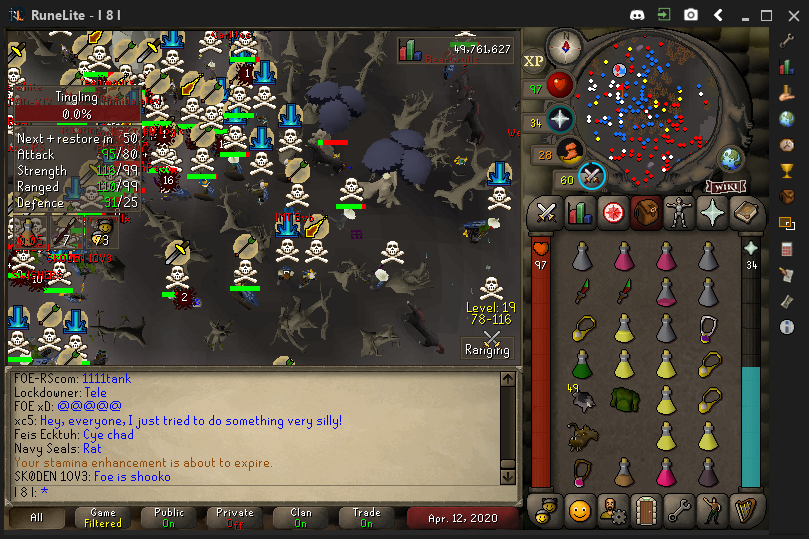Toggle the XP drops button
The image size is (809, 539).
coord(534,61)
